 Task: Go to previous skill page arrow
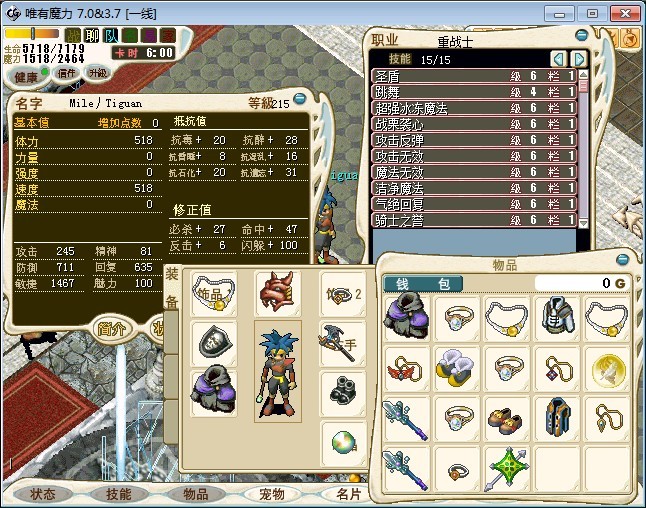559,58
